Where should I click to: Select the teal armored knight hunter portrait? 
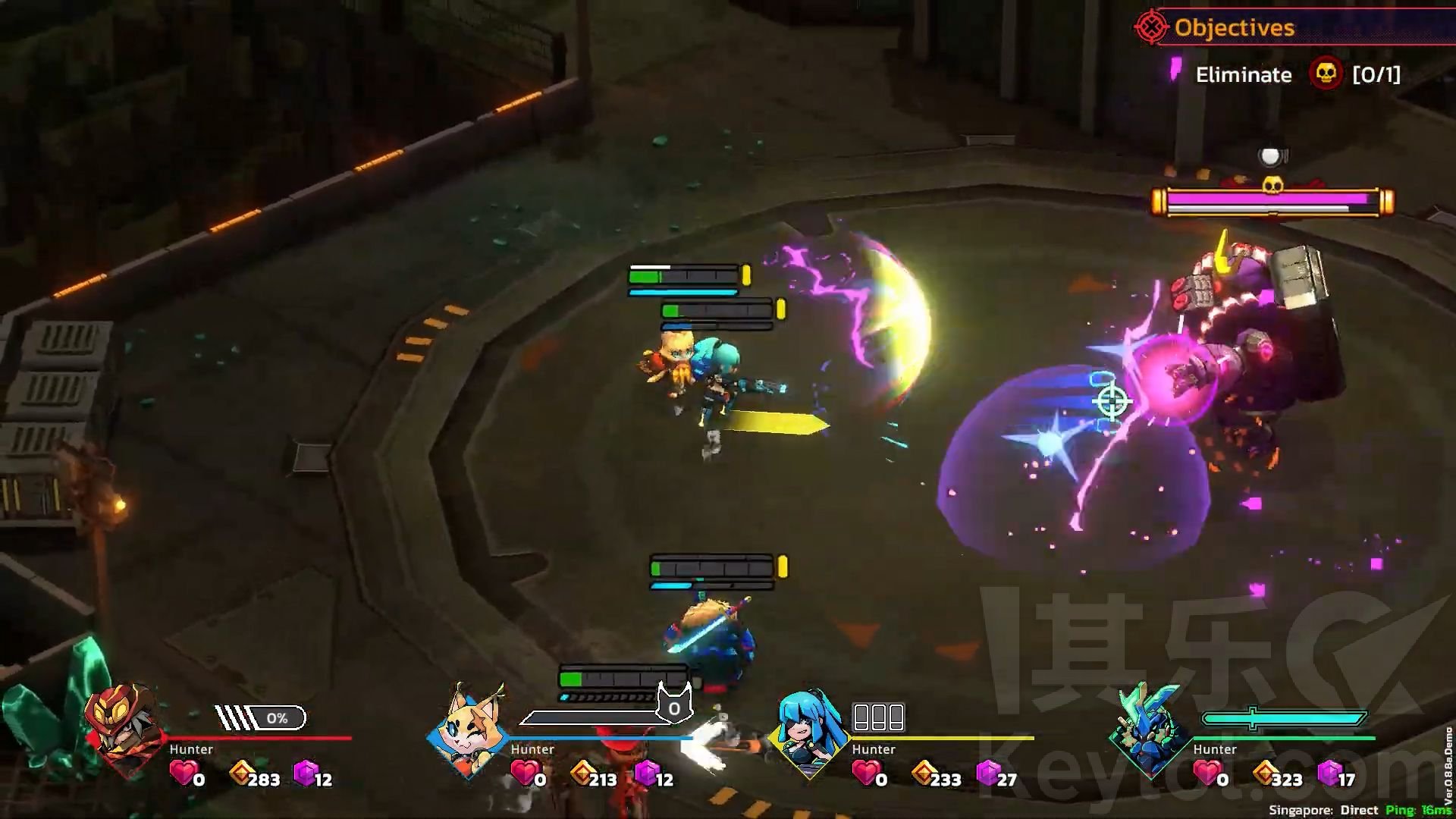[x=1150, y=731]
